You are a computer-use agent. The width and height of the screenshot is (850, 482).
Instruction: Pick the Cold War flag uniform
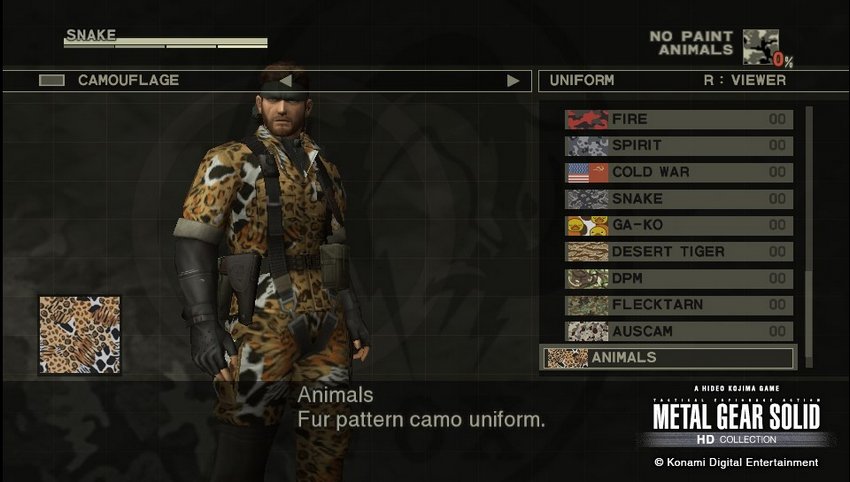pos(678,172)
